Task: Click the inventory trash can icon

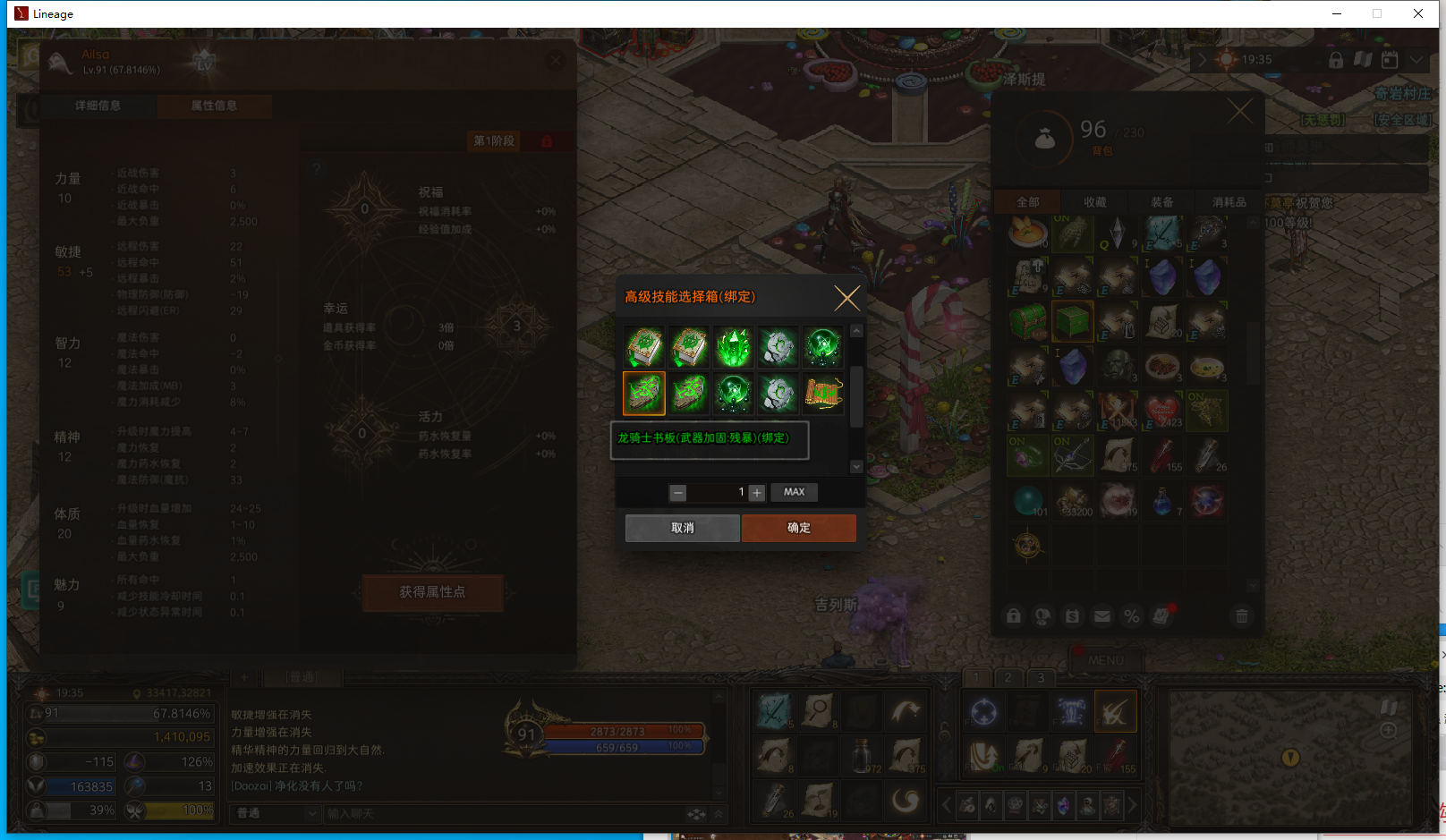Action: [1241, 615]
